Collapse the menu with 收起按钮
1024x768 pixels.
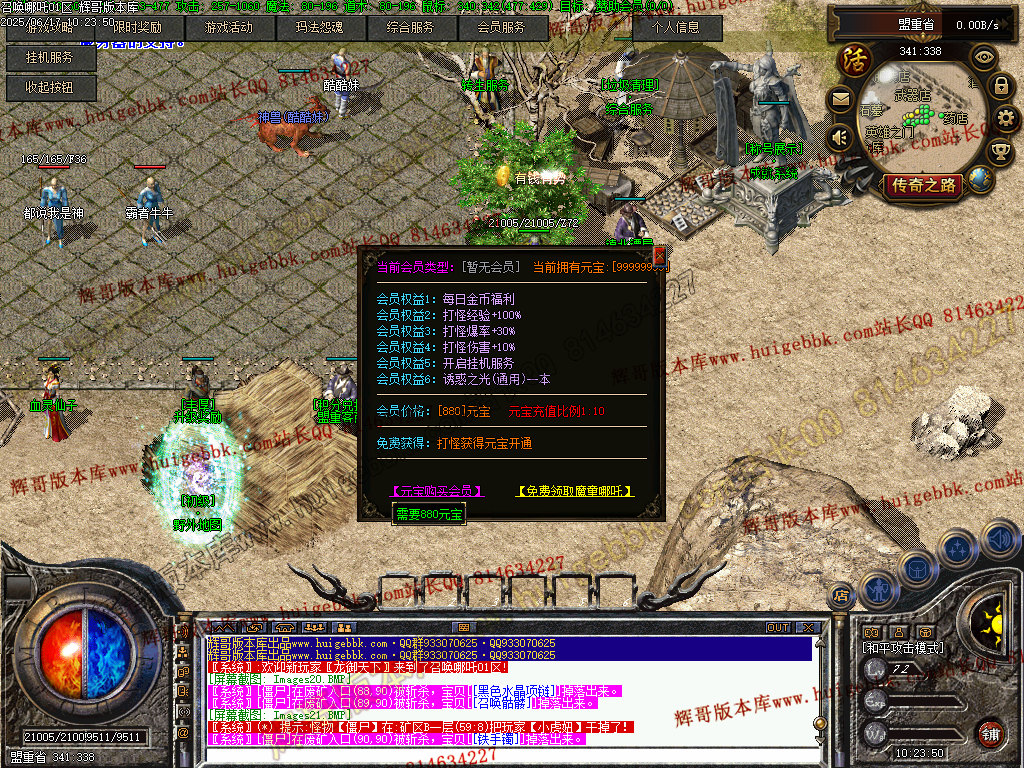point(51,88)
